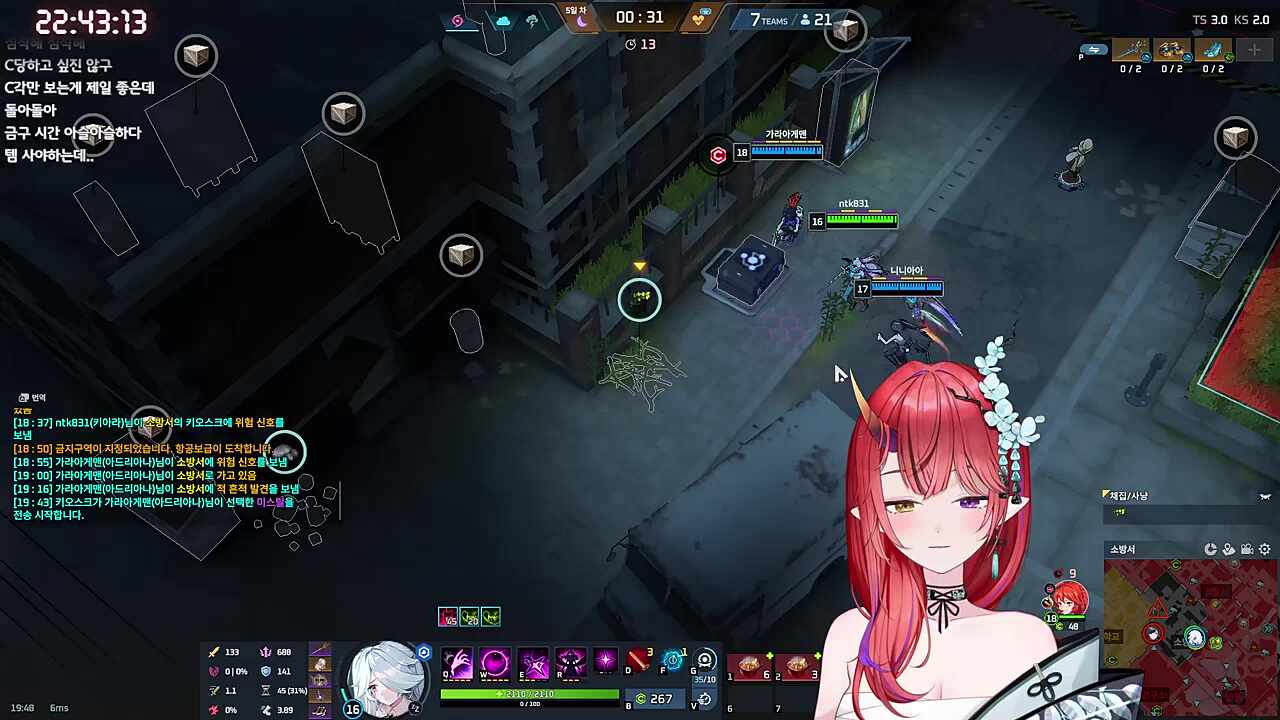Unleash the R ultimate skill icon
1280x720 pixels.
(x=570, y=662)
